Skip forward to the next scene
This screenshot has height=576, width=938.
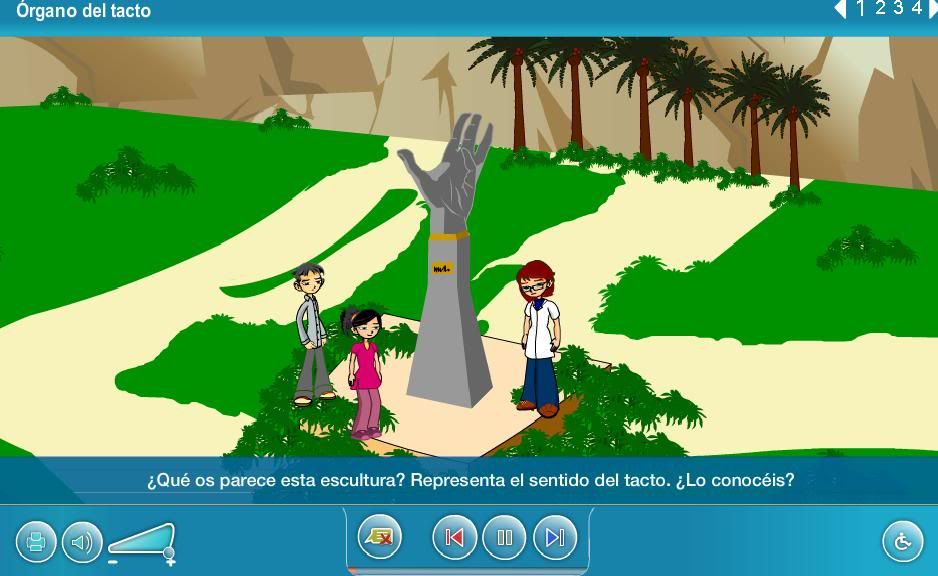click(555, 538)
